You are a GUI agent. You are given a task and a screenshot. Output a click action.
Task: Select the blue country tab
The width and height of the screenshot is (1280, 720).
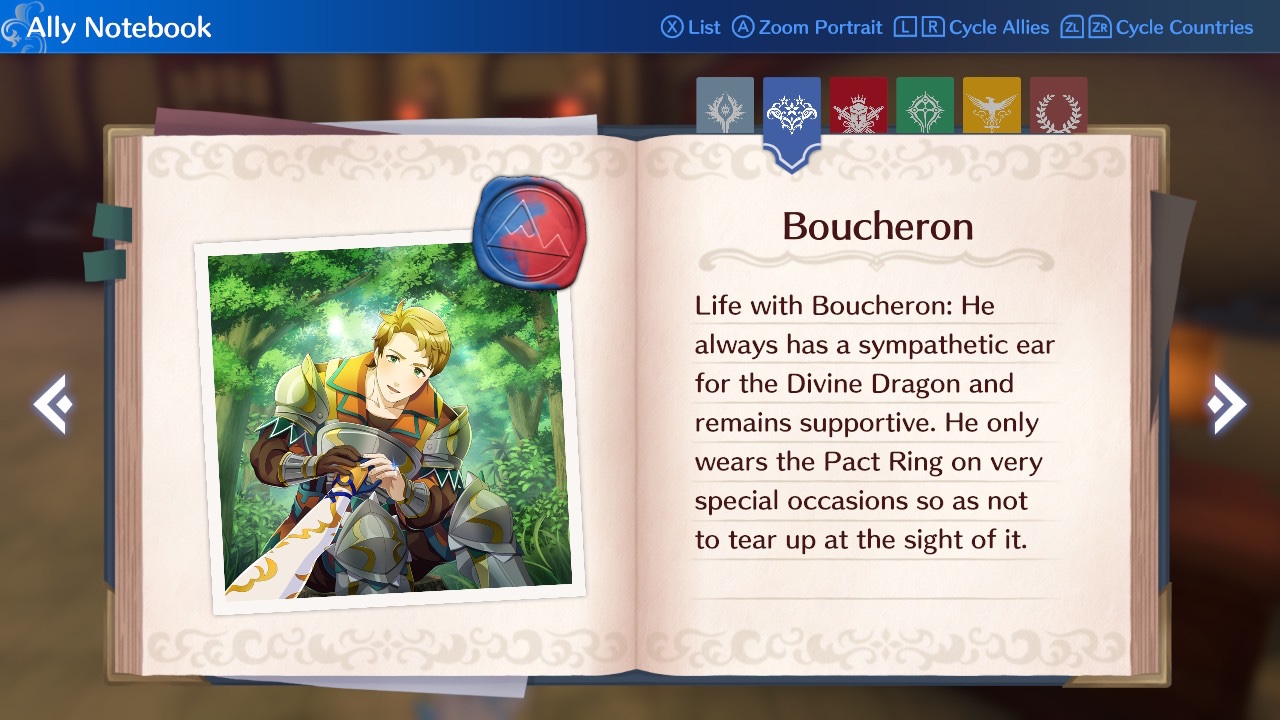tap(792, 115)
